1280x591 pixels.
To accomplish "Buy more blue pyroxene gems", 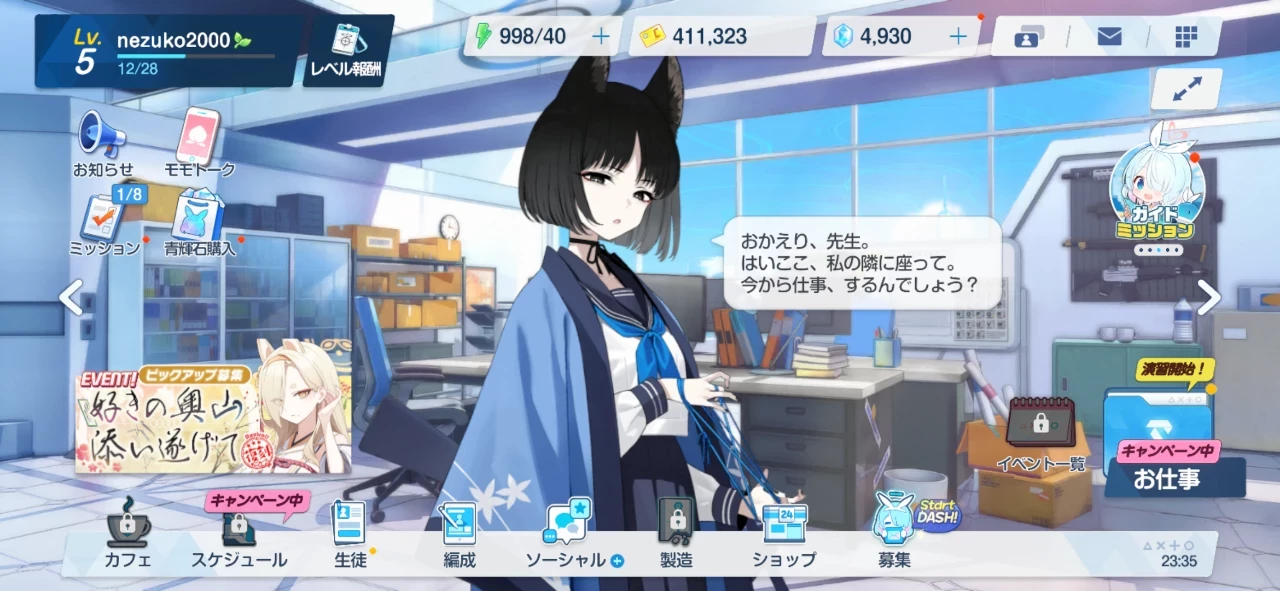I will [958, 37].
